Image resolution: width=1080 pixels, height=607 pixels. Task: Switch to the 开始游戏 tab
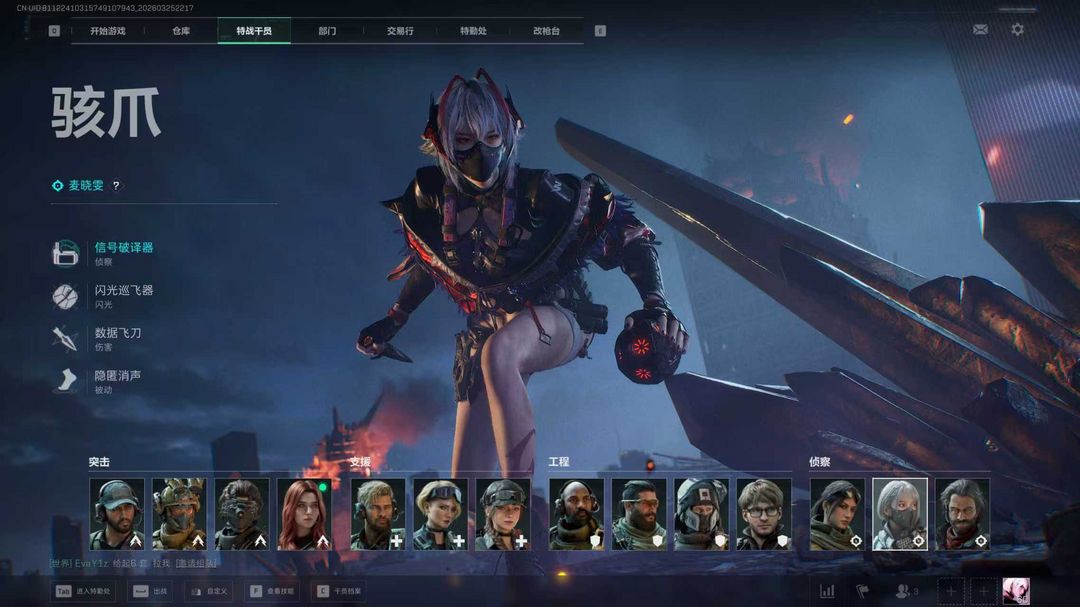107,31
